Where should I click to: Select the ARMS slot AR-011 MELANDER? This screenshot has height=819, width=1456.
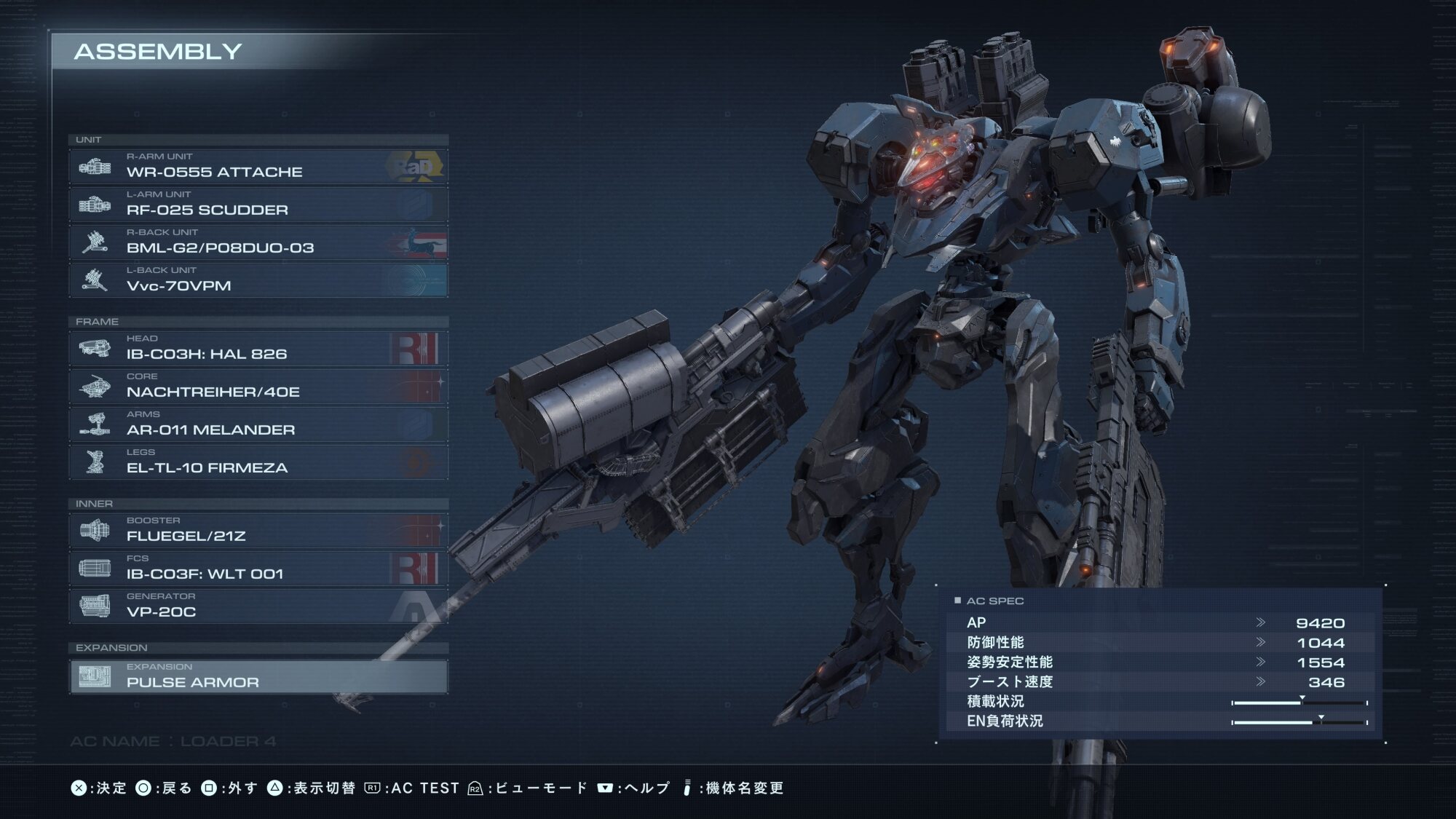pos(258,424)
